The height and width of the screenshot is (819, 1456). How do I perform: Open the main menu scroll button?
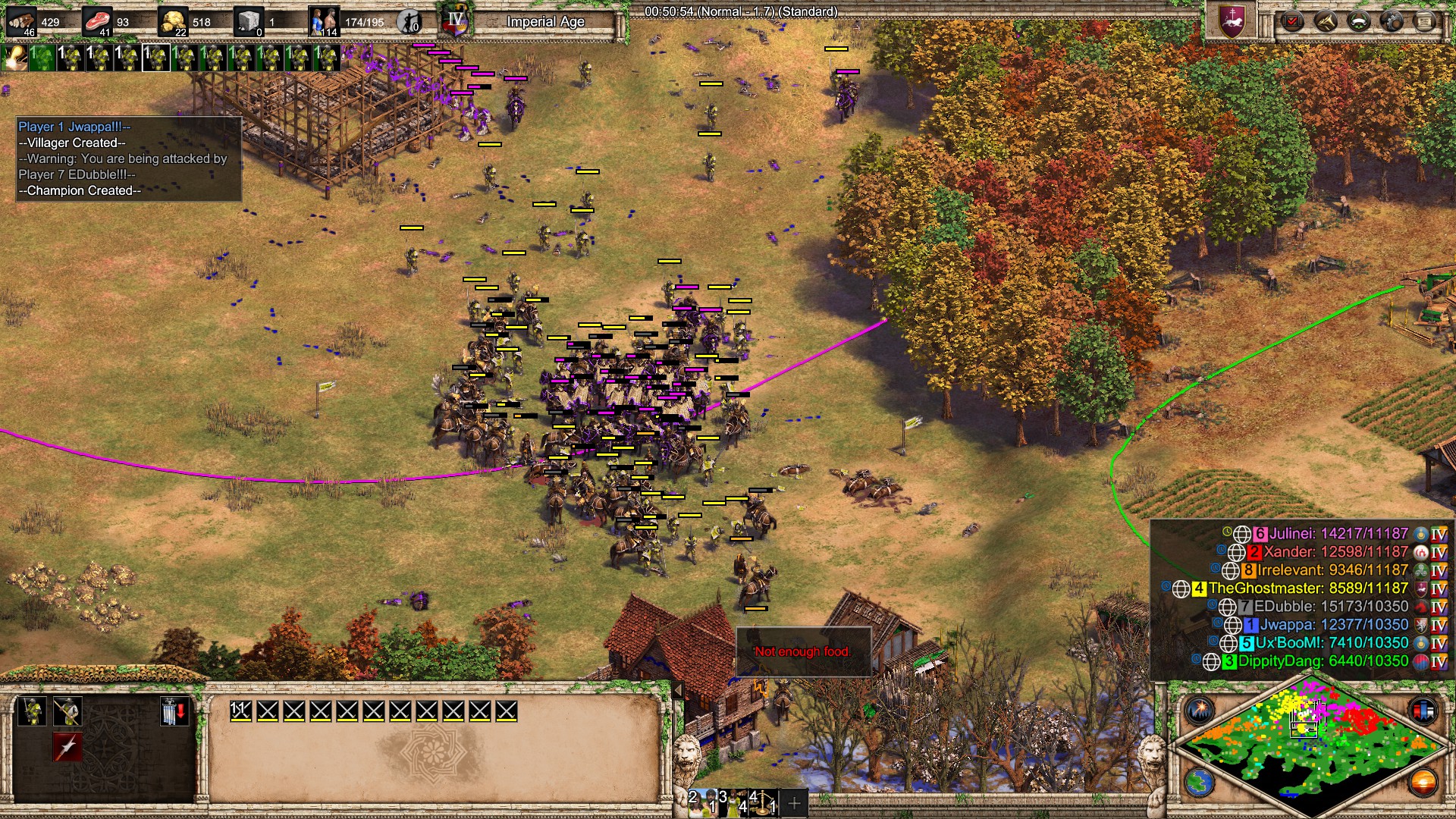pos(1425,21)
